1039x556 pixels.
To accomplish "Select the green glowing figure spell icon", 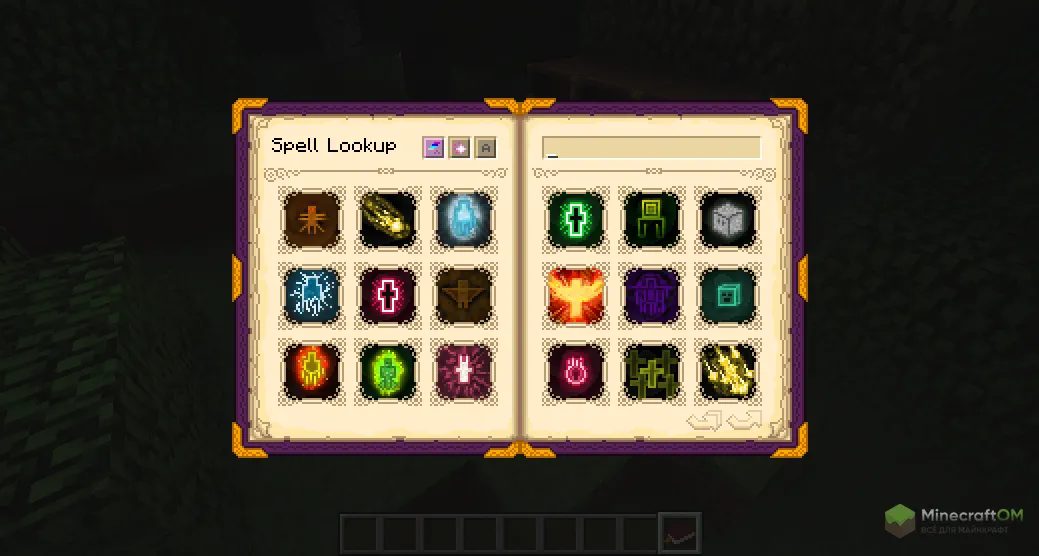I will click(x=388, y=370).
